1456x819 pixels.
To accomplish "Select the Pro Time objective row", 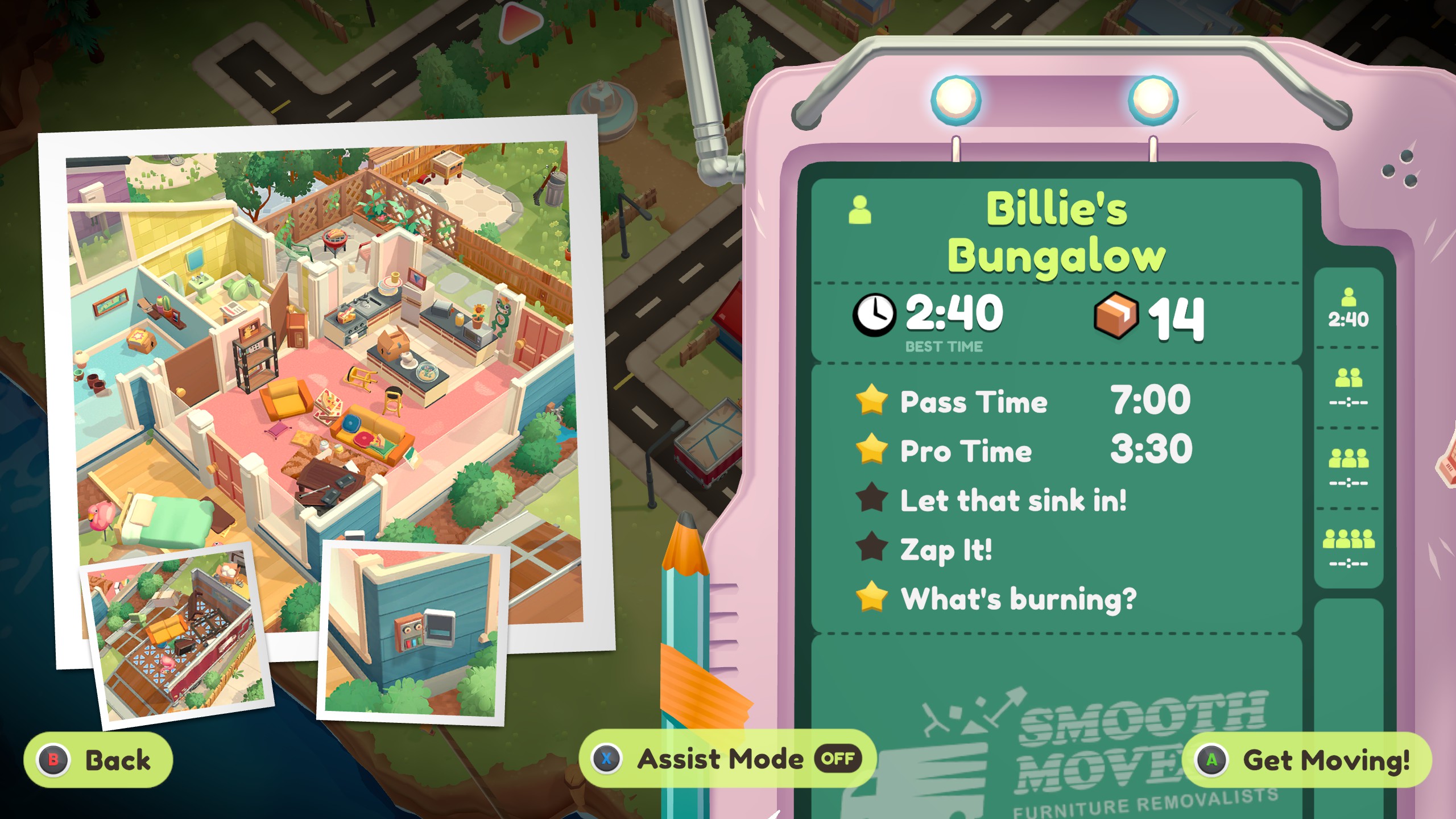I will click(1024, 450).
